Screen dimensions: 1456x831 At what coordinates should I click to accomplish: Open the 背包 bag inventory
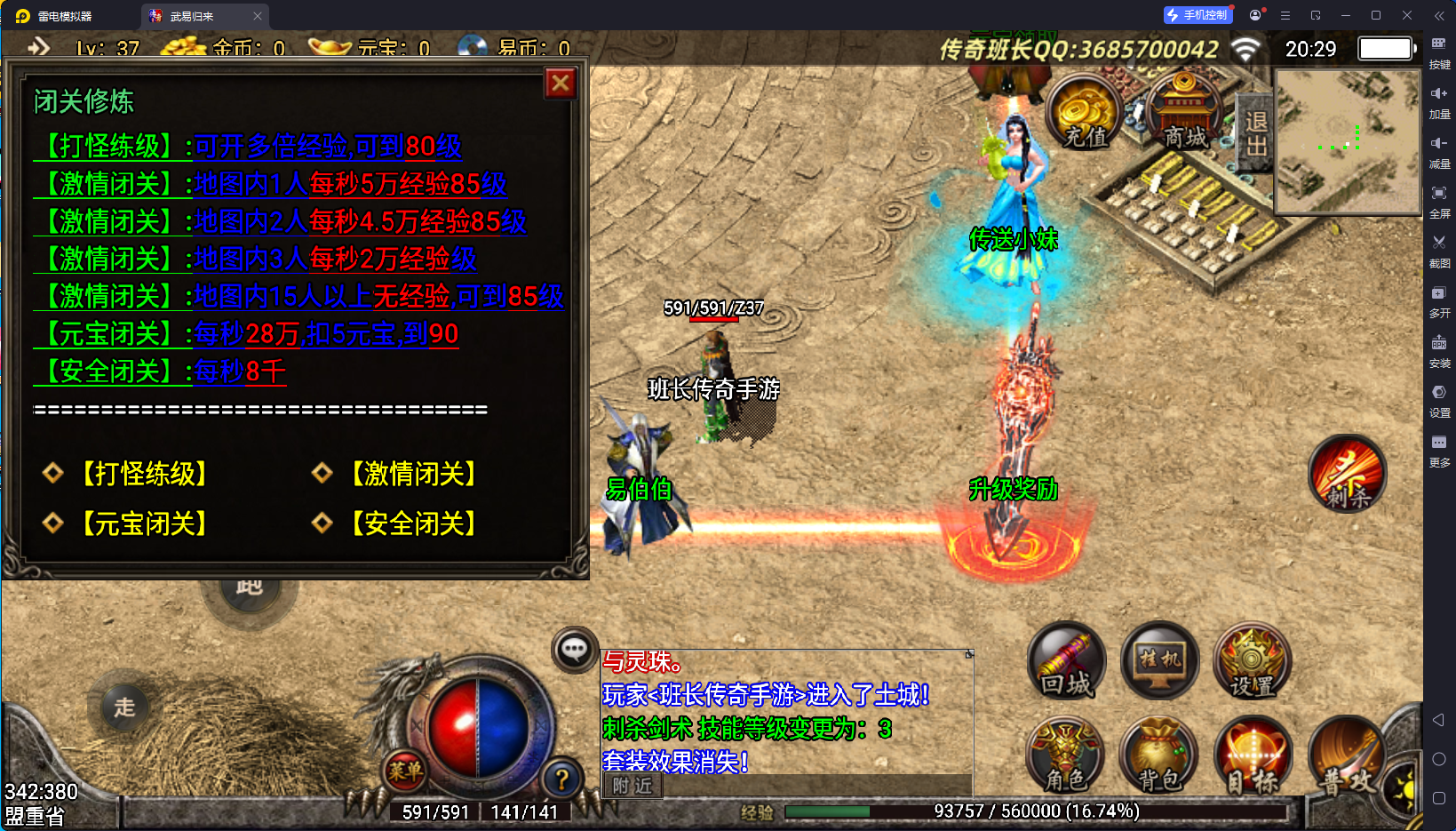1158,755
